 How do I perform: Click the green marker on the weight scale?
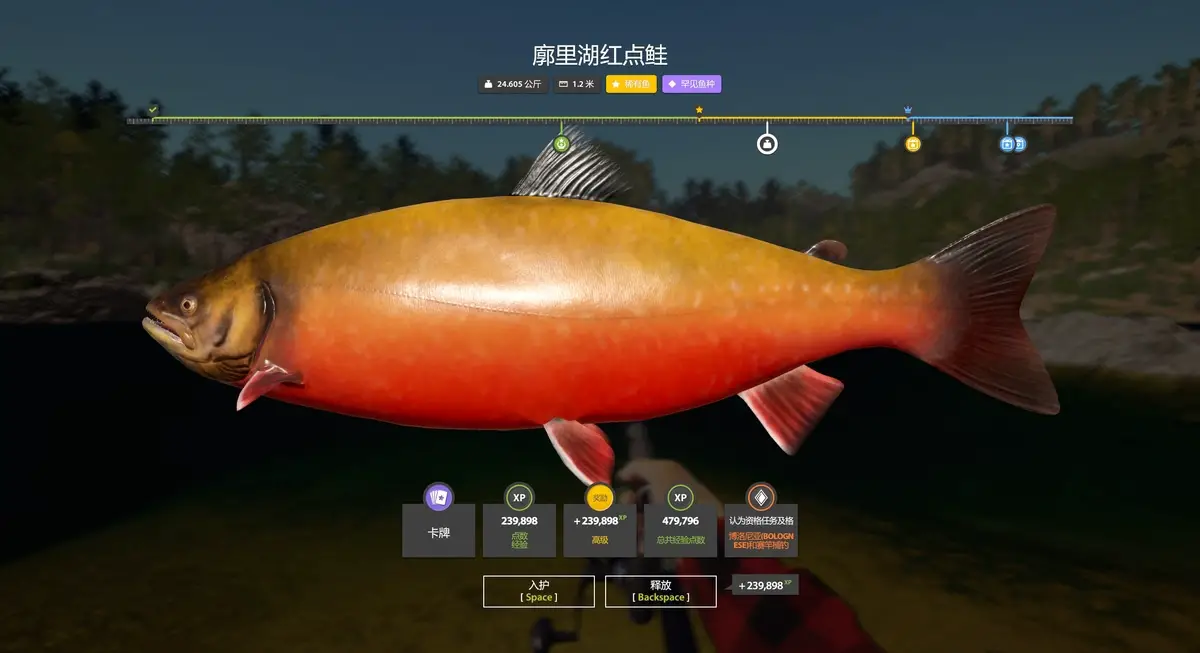point(561,144)
